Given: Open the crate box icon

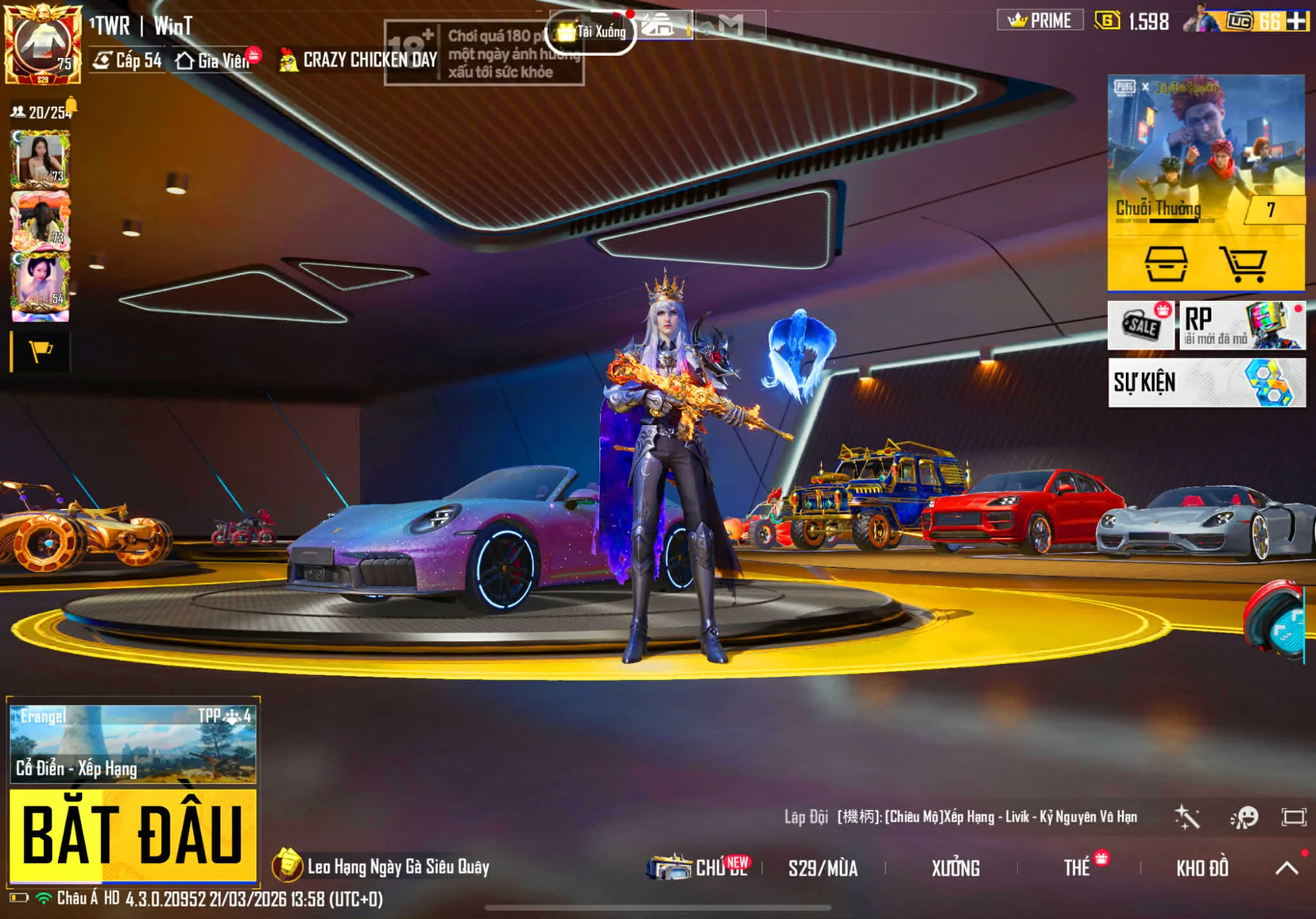Looking at the screenshot, I should tap(1166, 264).
